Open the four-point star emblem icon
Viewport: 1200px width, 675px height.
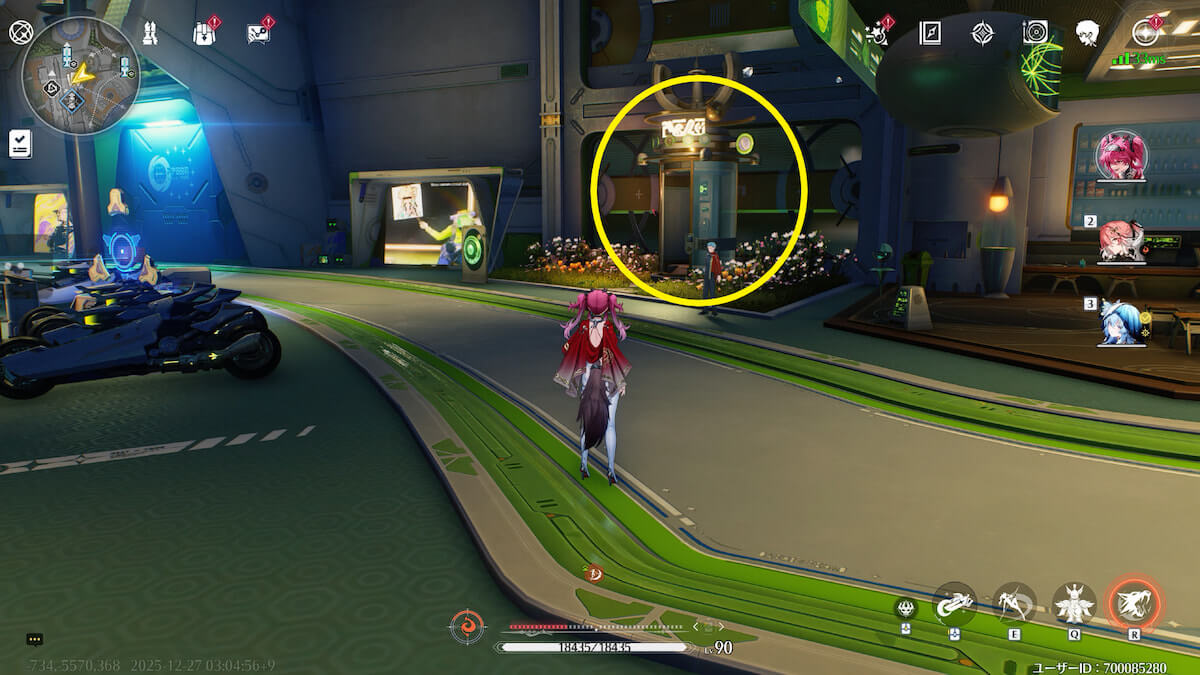(983, 33)
